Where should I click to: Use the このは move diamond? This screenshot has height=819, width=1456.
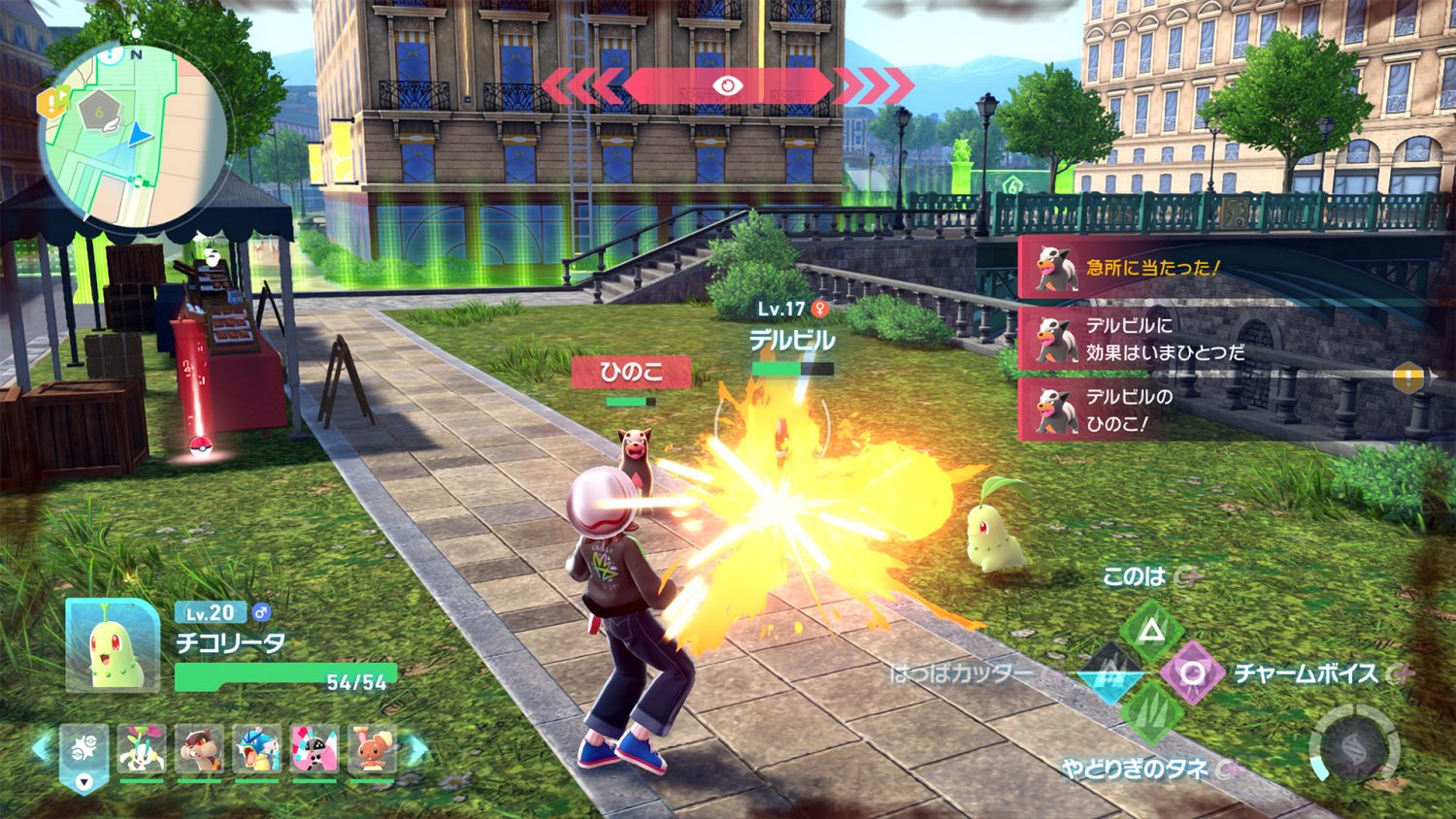[x=1151, y=632]
